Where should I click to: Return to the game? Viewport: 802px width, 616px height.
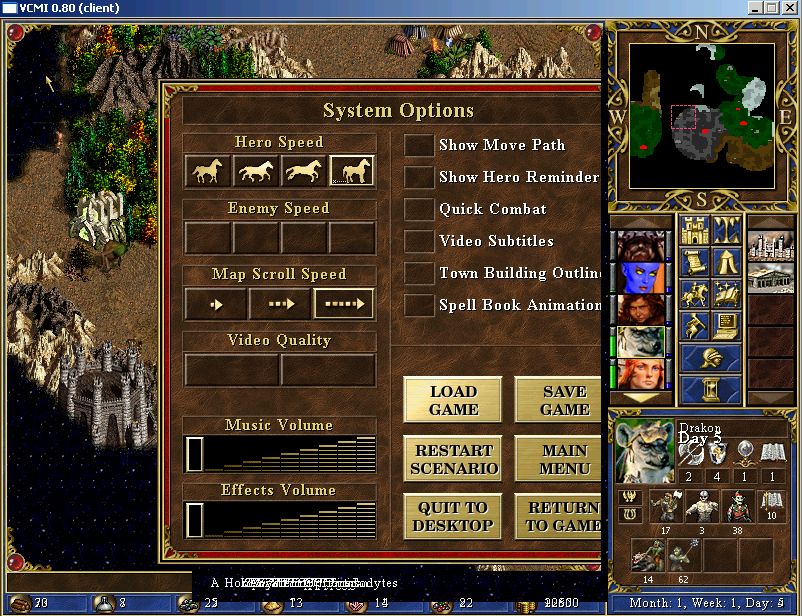click(559, 516)
